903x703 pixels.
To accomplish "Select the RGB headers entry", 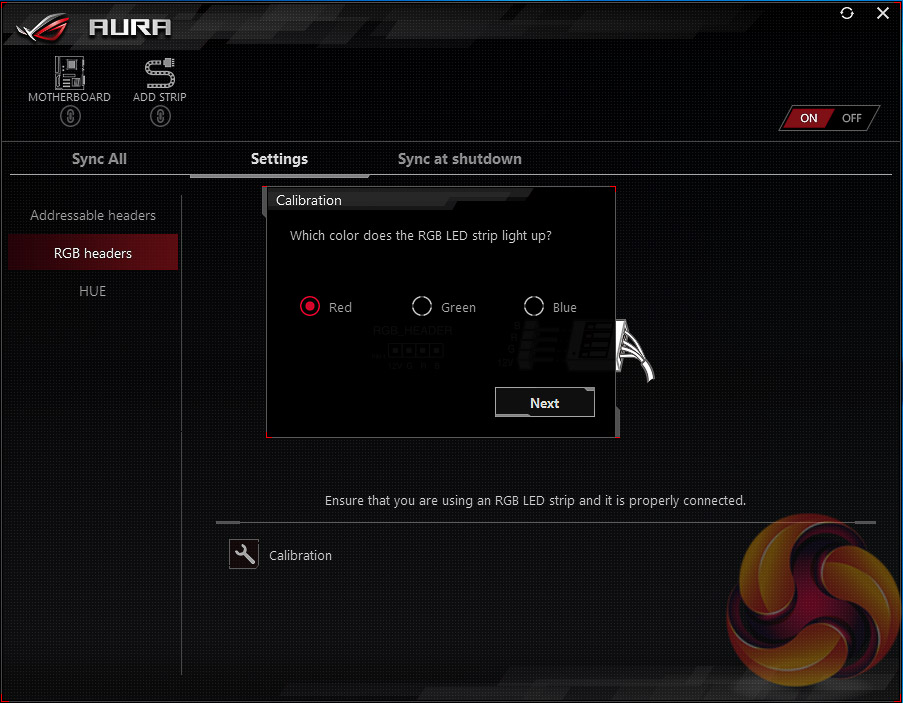I will tap(93, 253).
